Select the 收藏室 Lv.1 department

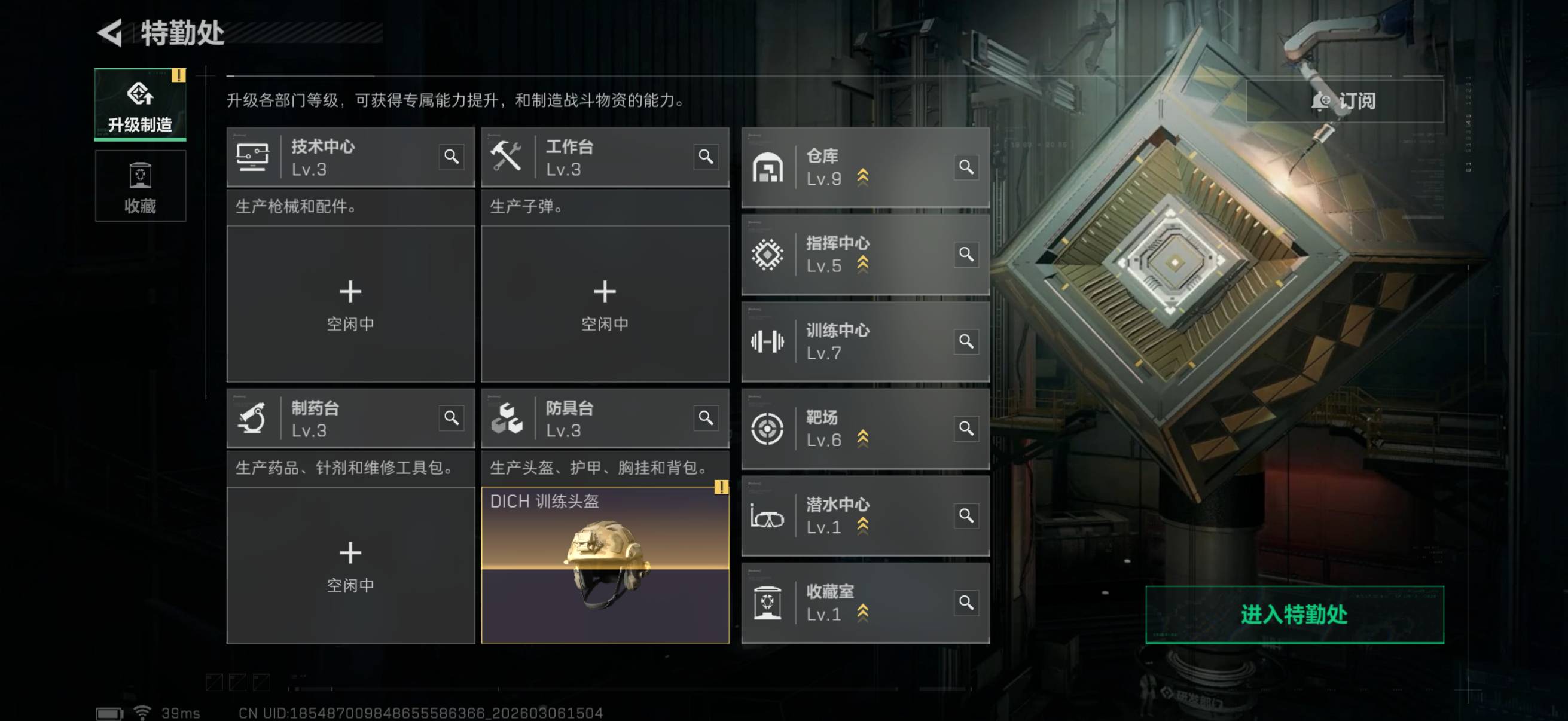coord(852,603)
